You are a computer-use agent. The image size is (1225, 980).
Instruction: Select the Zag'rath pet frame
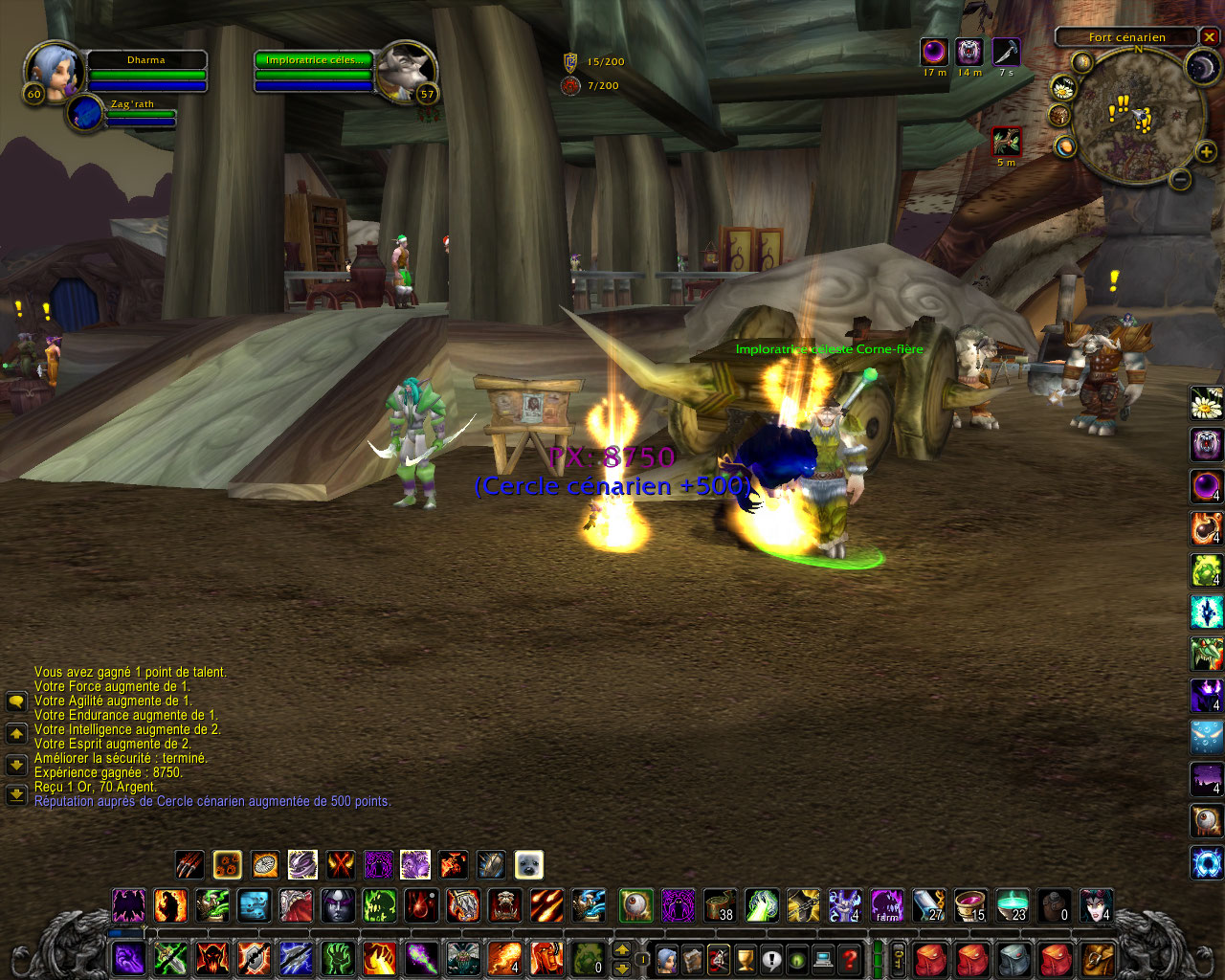coord(86,113)
